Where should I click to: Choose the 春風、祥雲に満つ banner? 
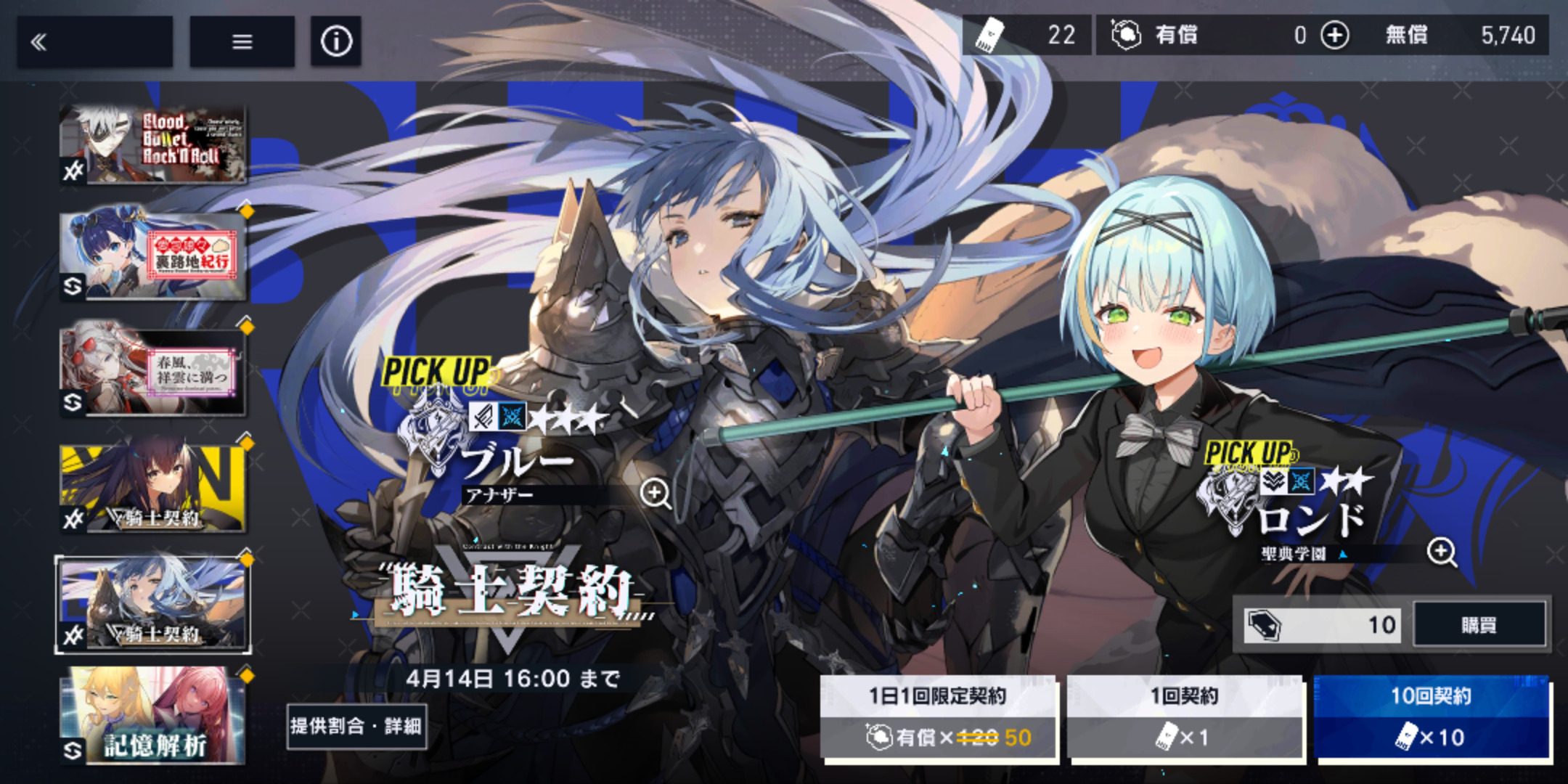pos(154,372)
